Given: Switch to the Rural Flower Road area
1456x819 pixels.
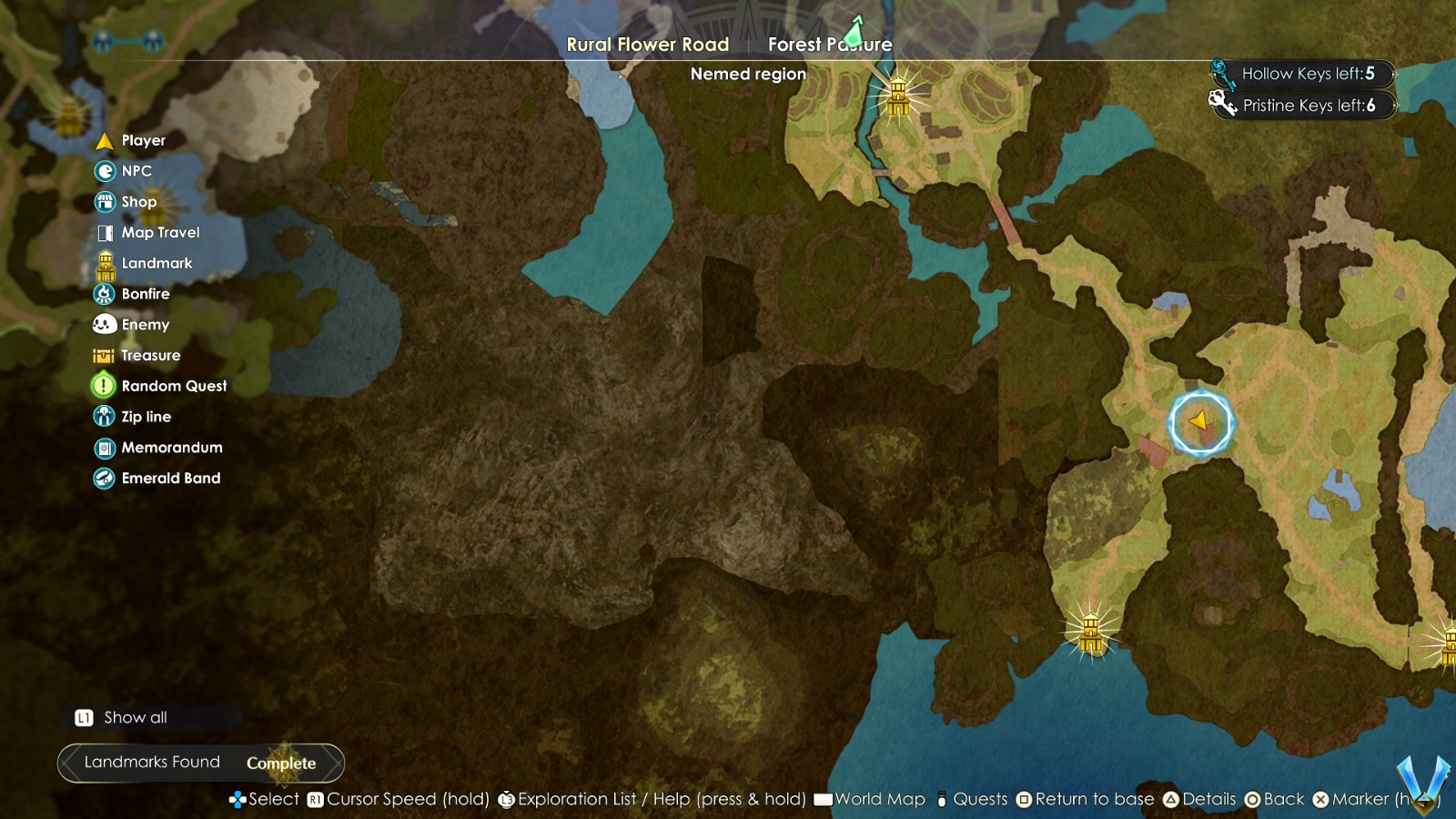Looking at the screenshot, I should click(x=648, y=44).
